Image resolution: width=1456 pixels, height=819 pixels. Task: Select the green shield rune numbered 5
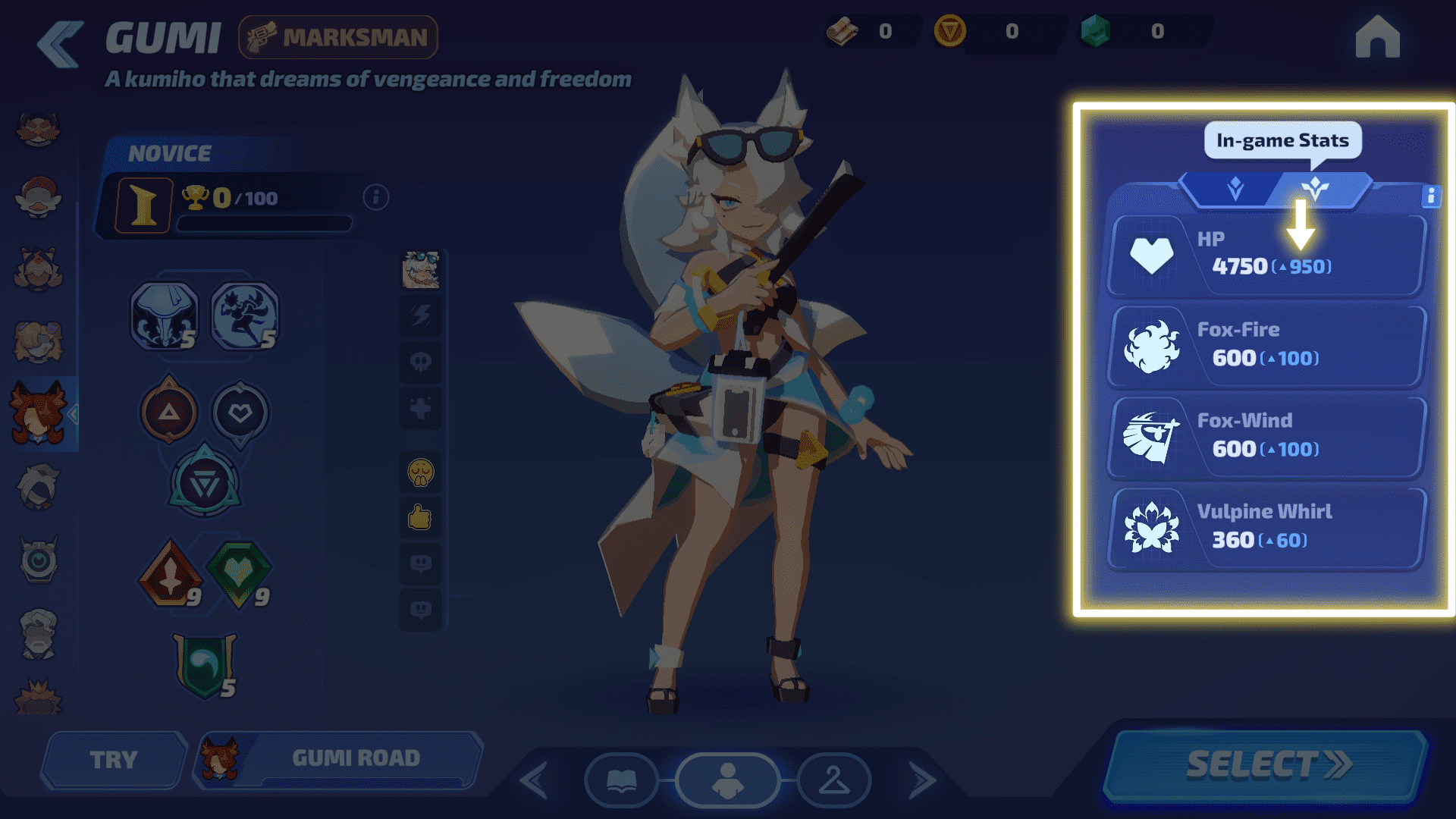(x=205, y=664)
